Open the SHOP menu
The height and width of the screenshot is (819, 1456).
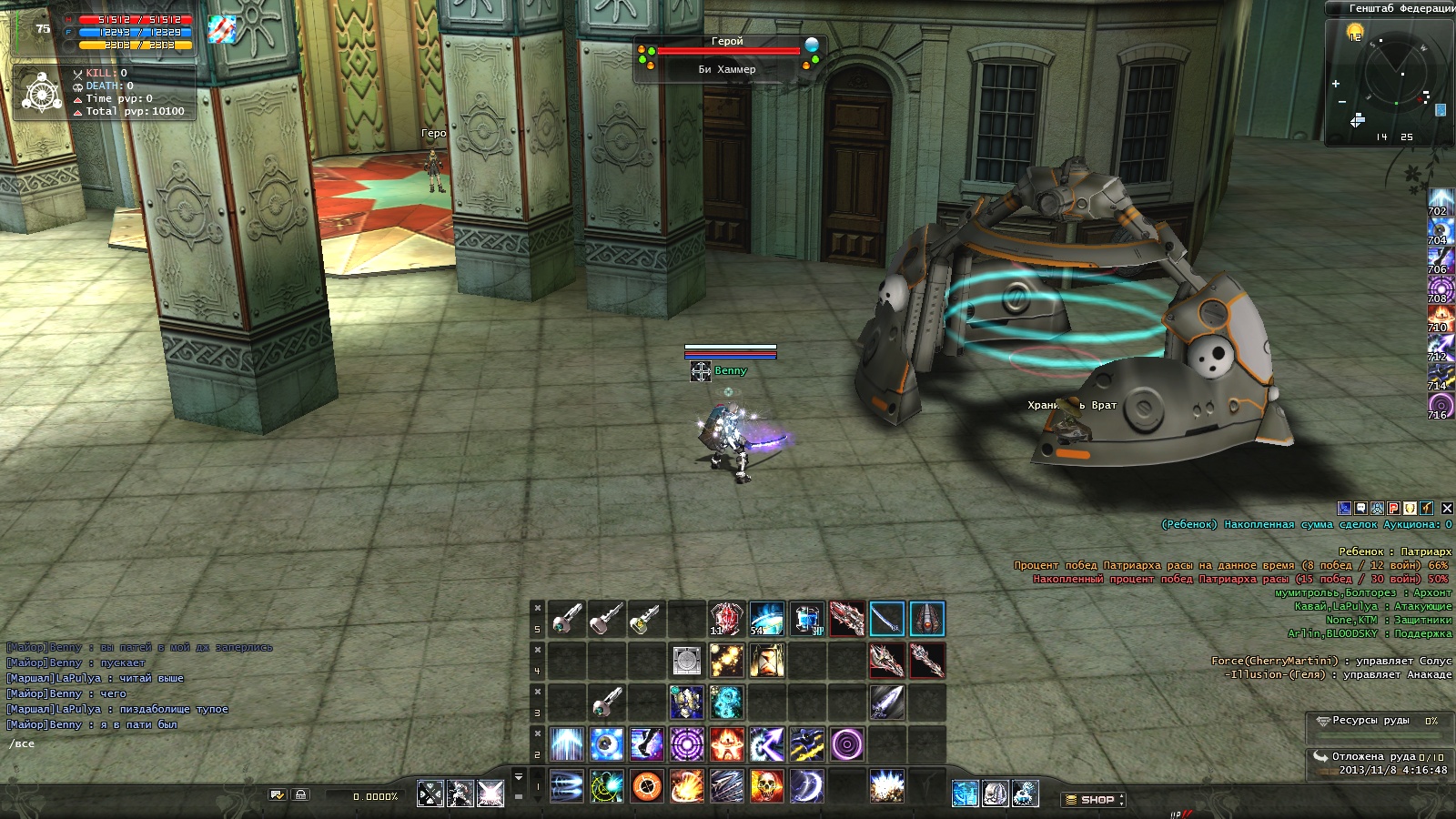point(1093,800)
